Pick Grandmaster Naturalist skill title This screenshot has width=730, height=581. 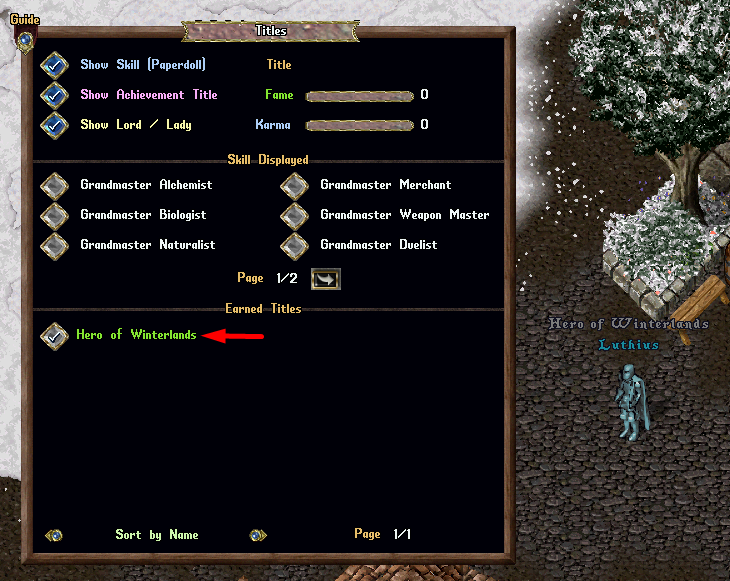point(53,246)
